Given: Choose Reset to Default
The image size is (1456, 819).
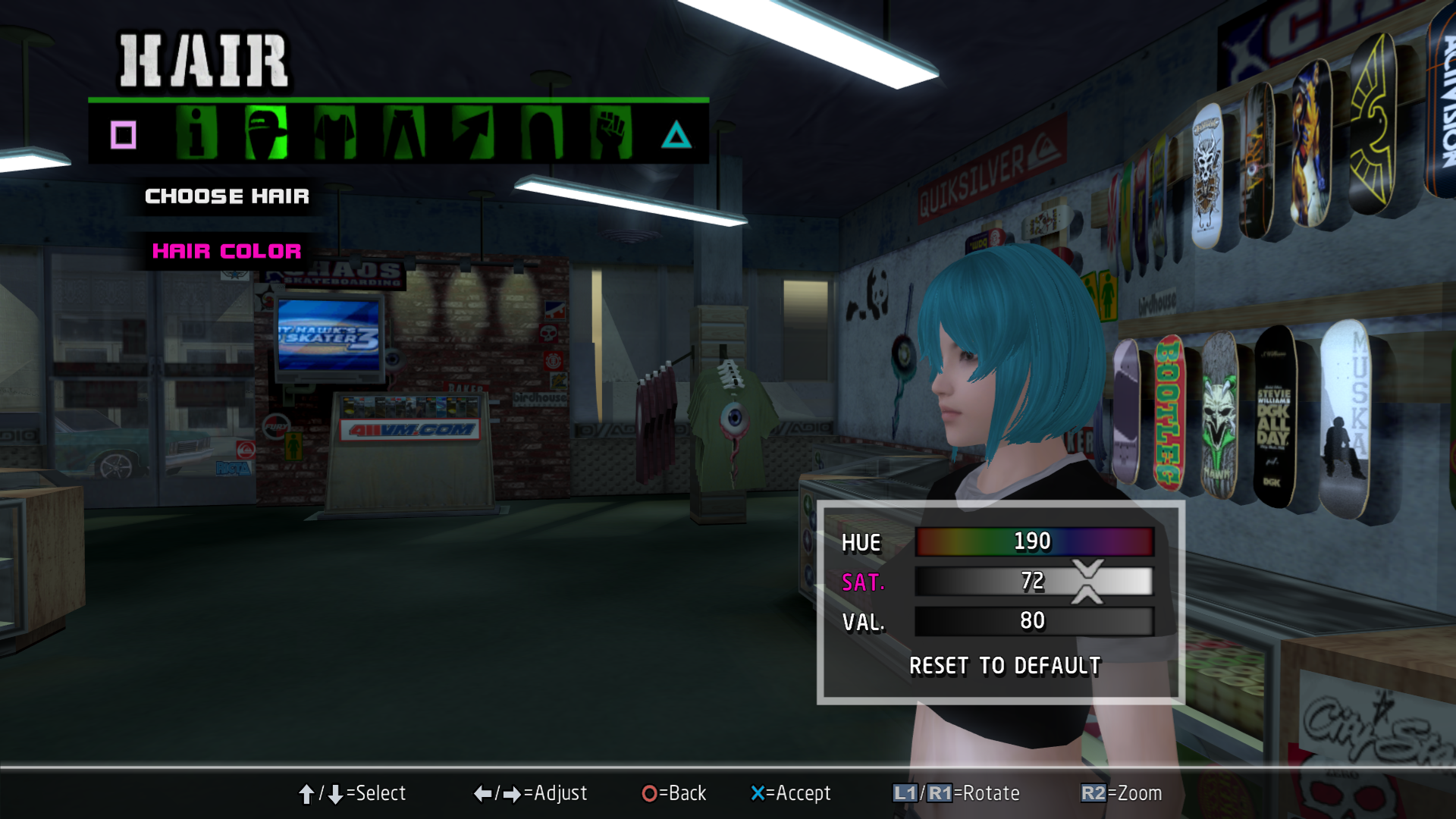Looking at the screenshot, I should 1005,666.
